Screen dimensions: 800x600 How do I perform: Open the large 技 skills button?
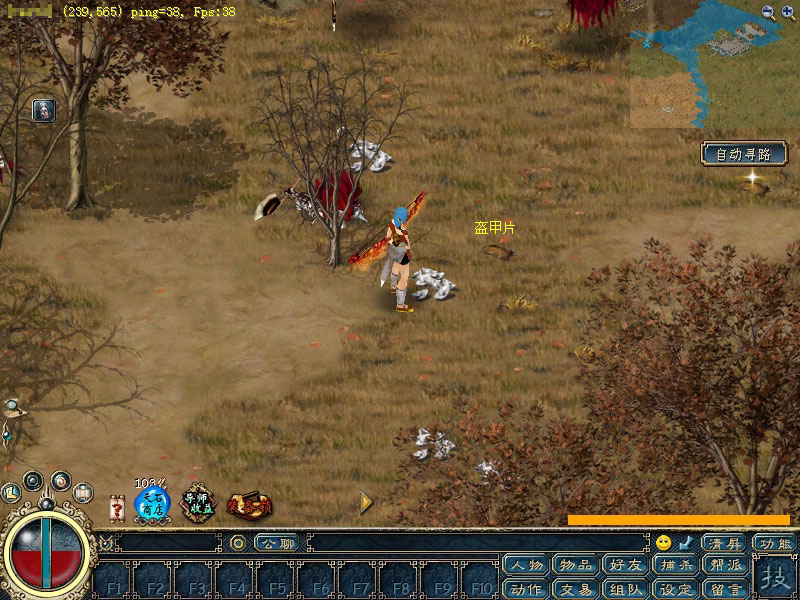[775, 578]
